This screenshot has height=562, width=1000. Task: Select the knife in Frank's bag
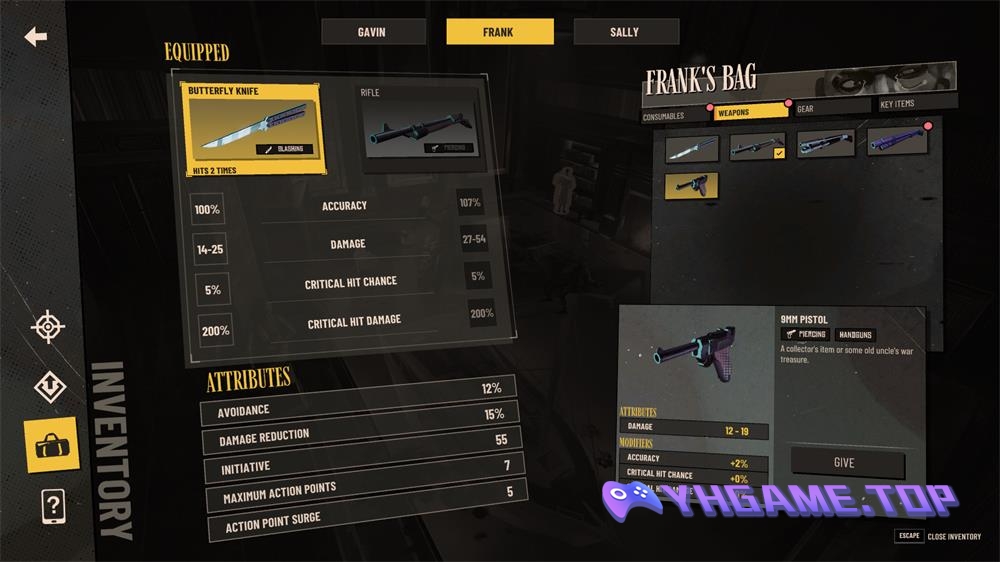692,148
